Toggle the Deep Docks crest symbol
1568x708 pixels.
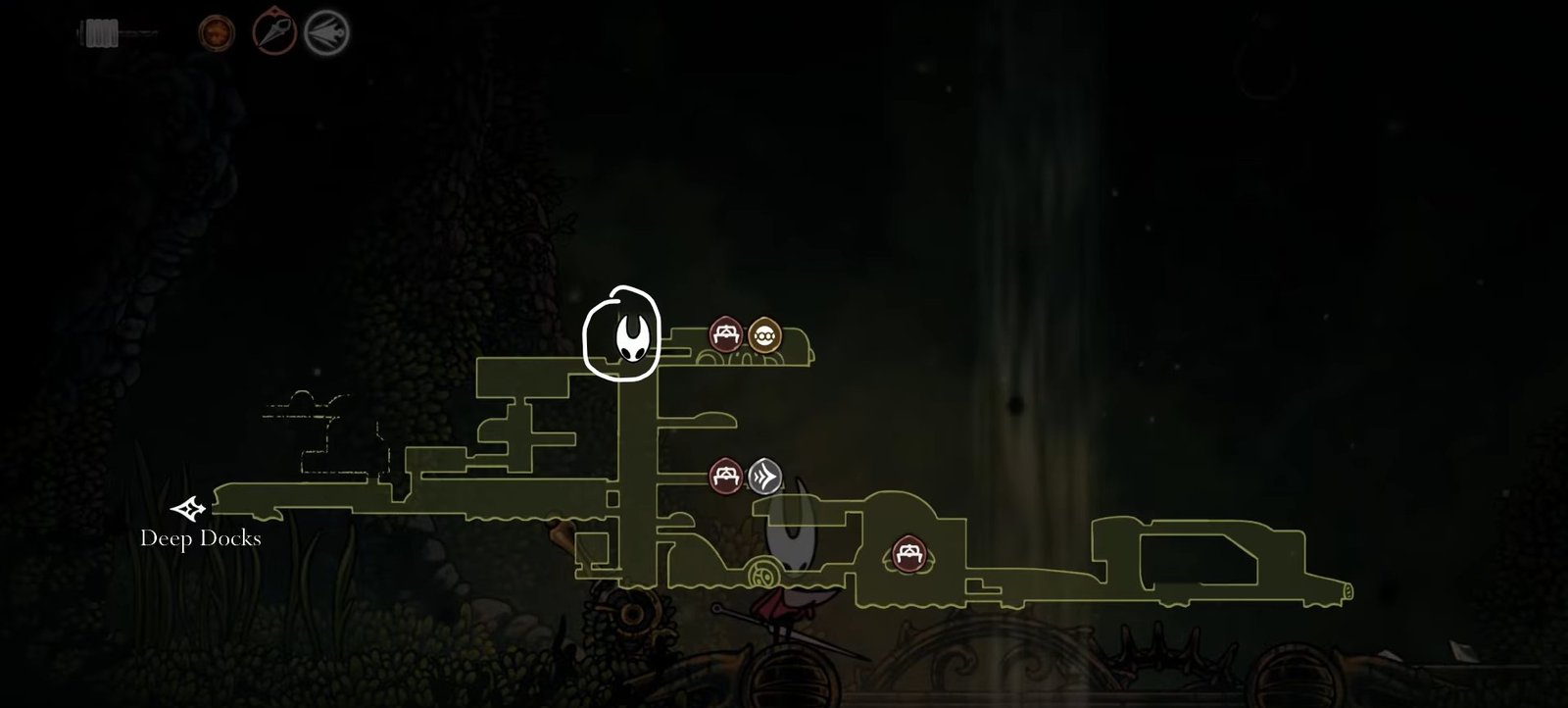(x=189, y=508)
